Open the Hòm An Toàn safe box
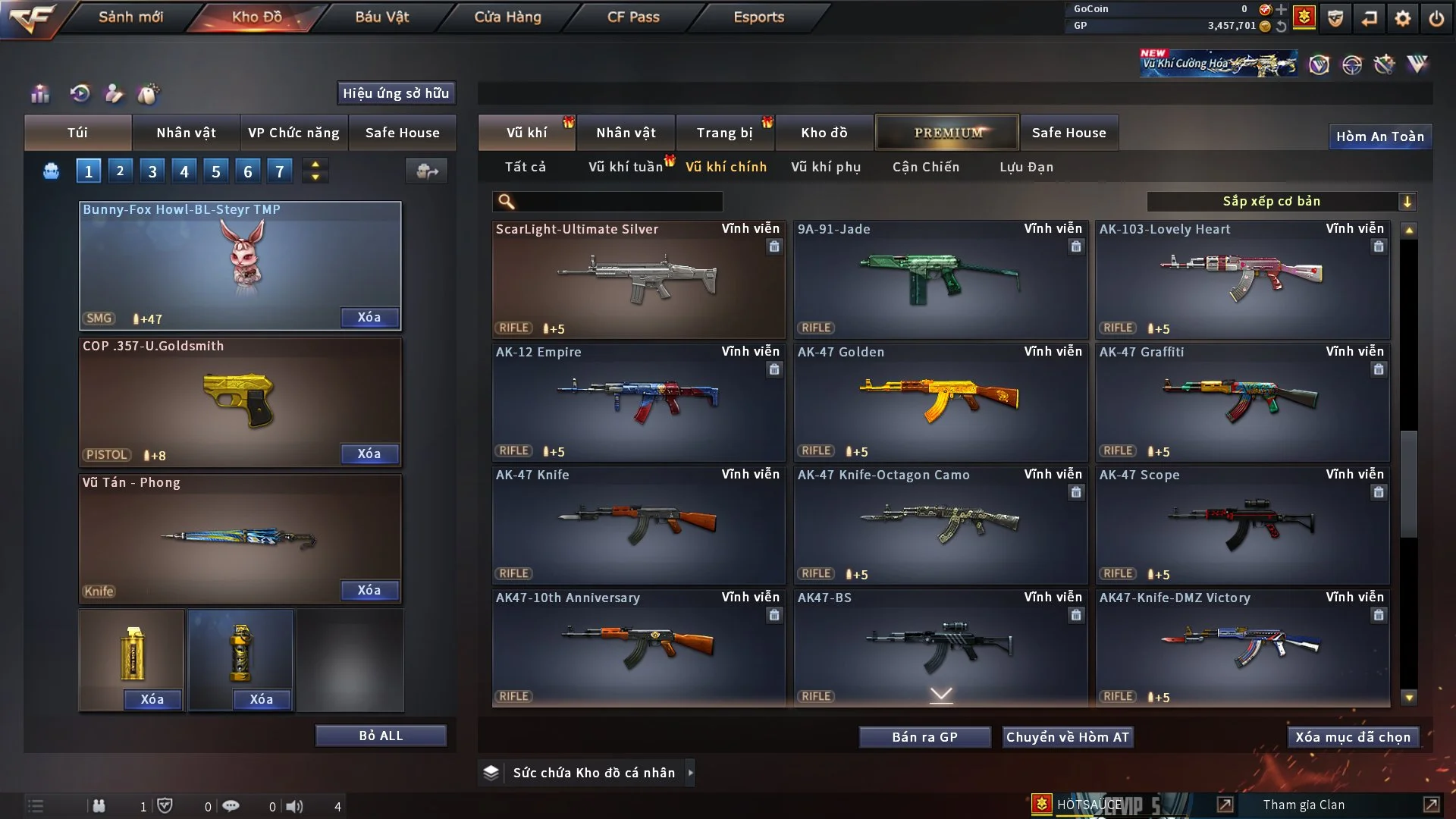1456x819 pixels. (x=1379, y=136)
